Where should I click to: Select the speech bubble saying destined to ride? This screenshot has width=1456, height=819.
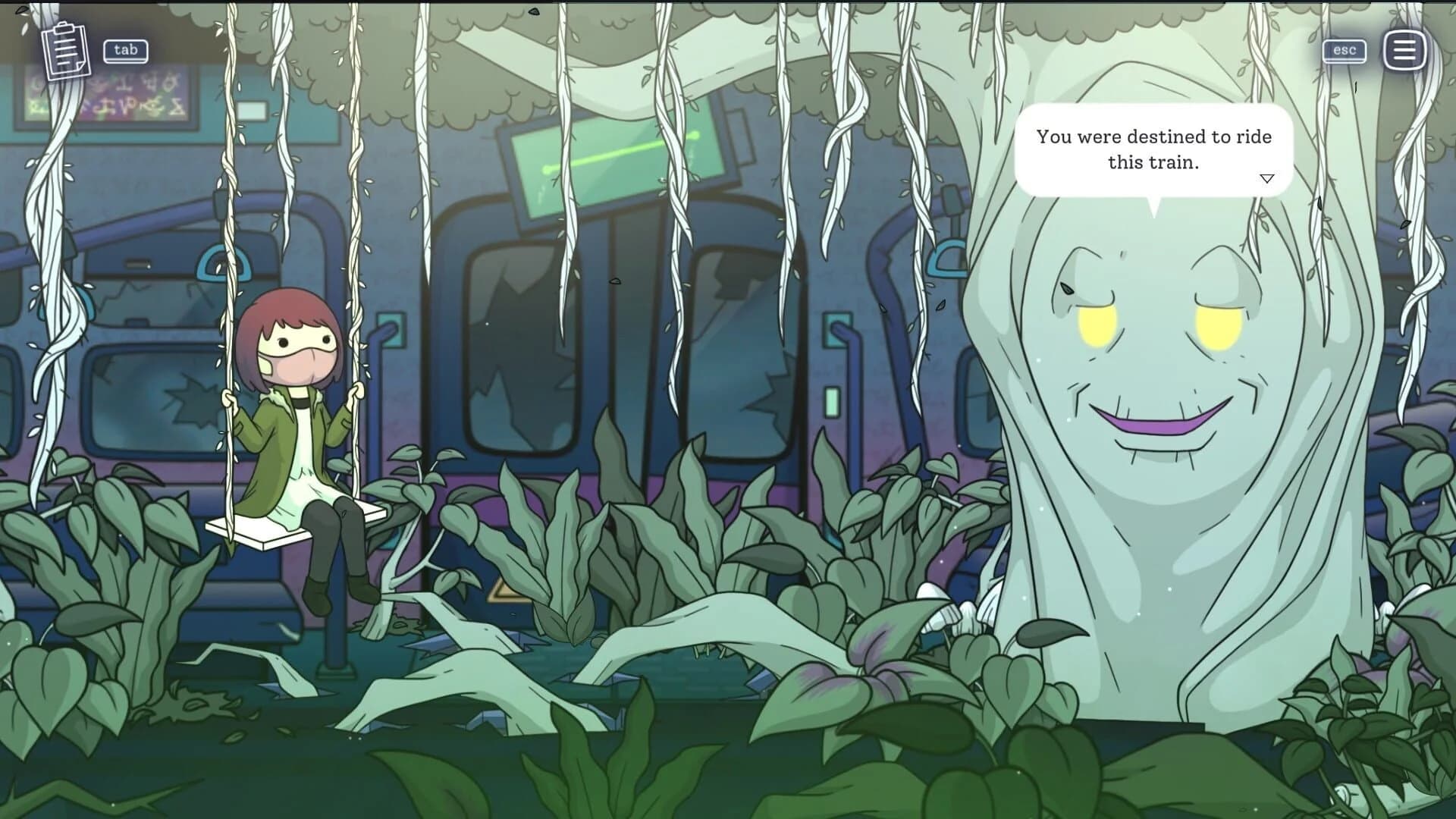(1153, 149)
